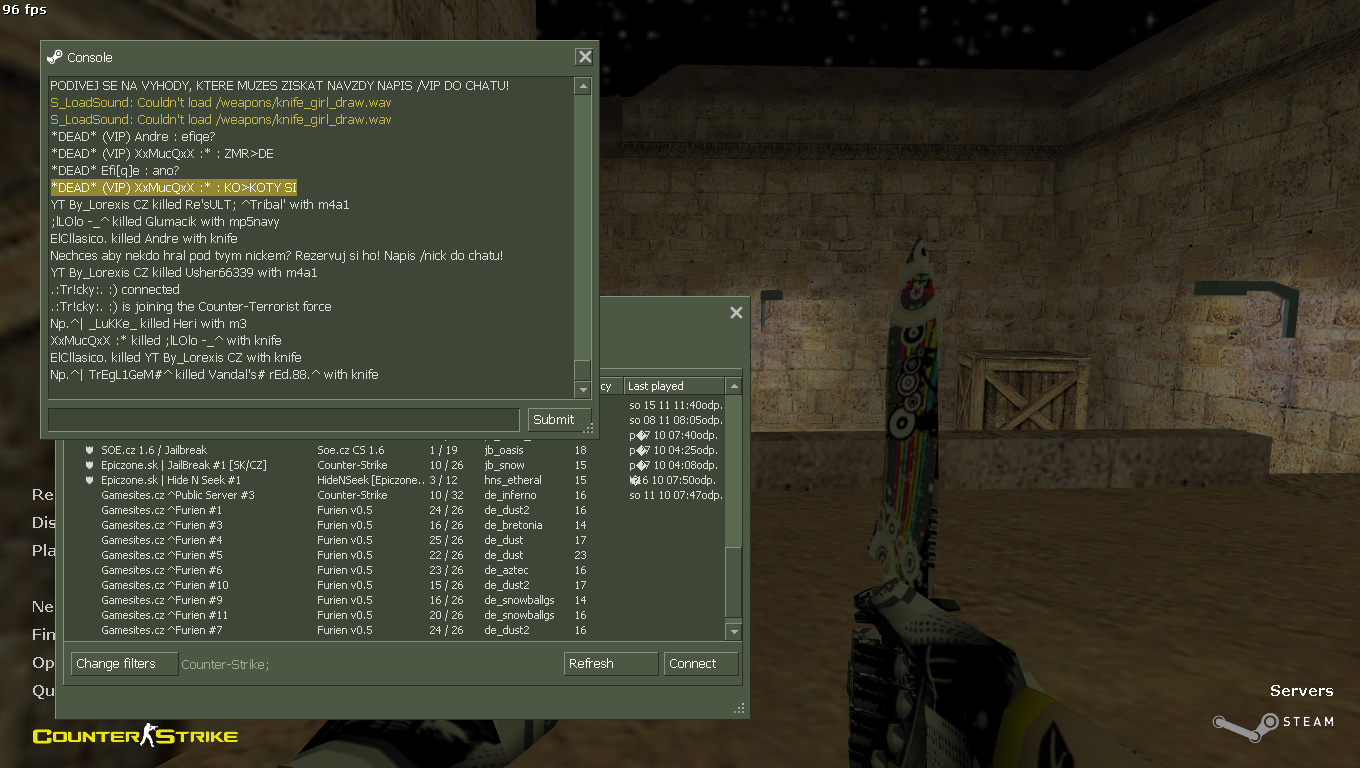Refresh the server list
The image size is (1360, 768).
point(610,664)
